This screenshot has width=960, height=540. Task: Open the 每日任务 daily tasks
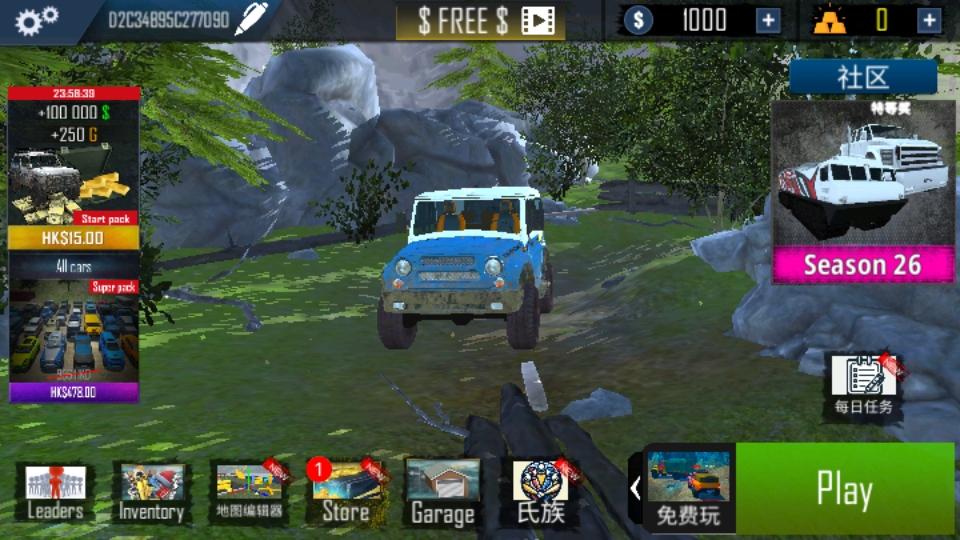point(863,386)
